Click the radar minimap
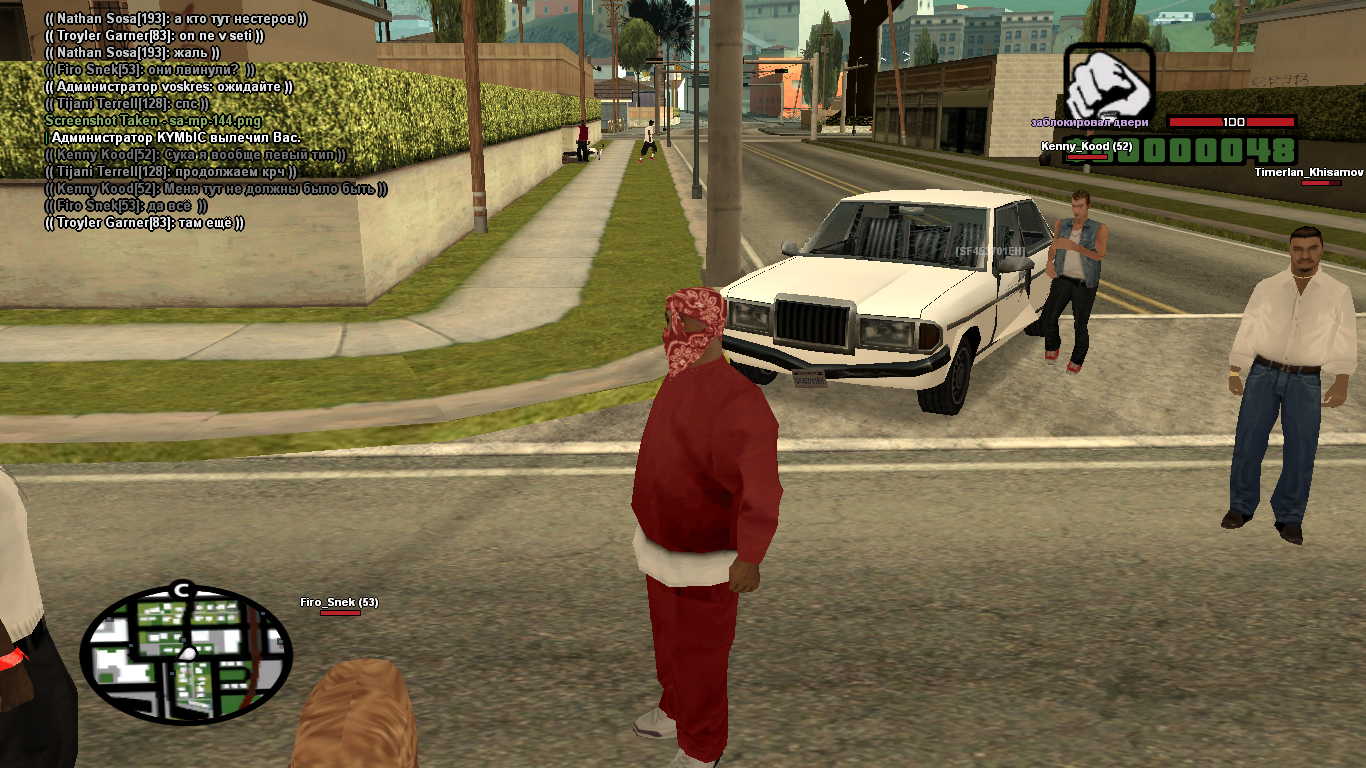 [x=186, y=655]
